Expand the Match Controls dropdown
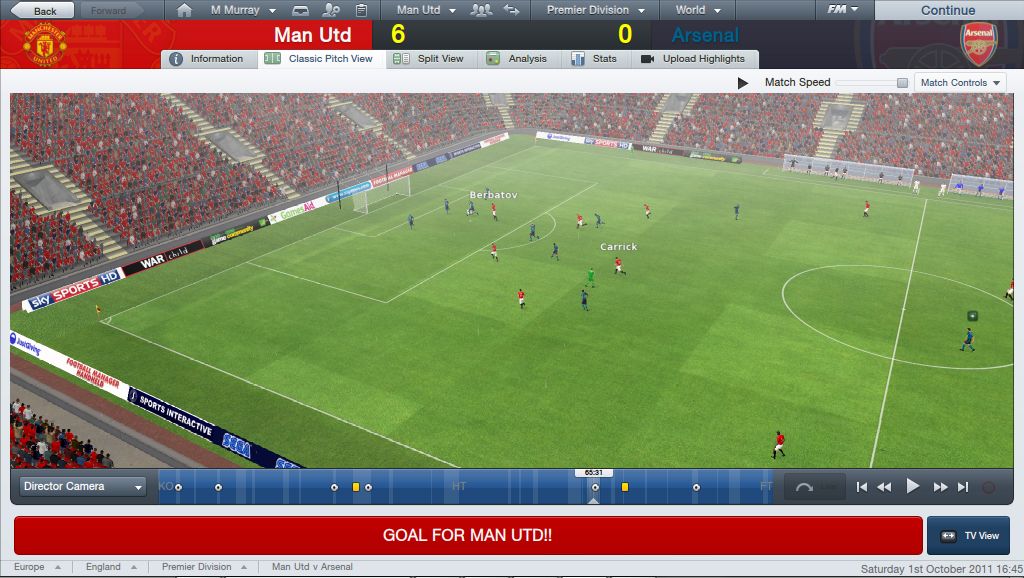The width and height of the screenshot is (1024, 578). click(960, 83)
